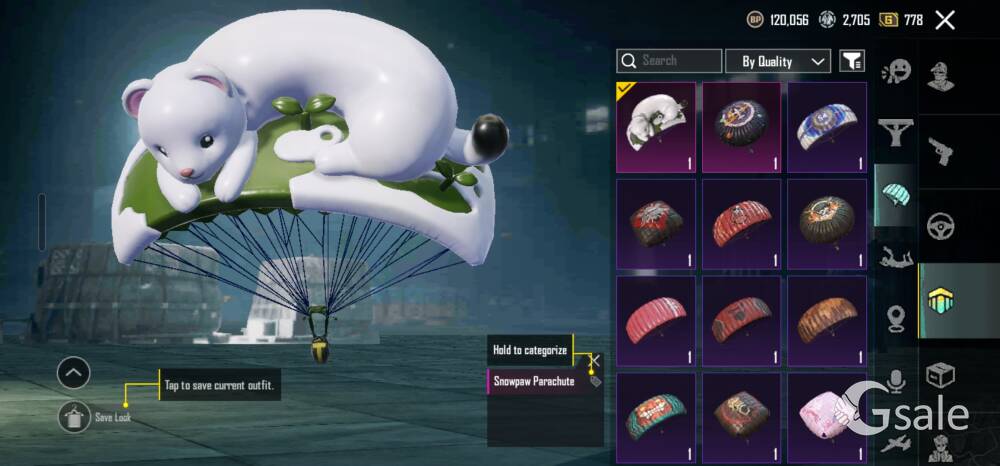This screenshot has height=466, width=1000.
Task: Expand the up-arrow circle button
Action: [74, 373]
